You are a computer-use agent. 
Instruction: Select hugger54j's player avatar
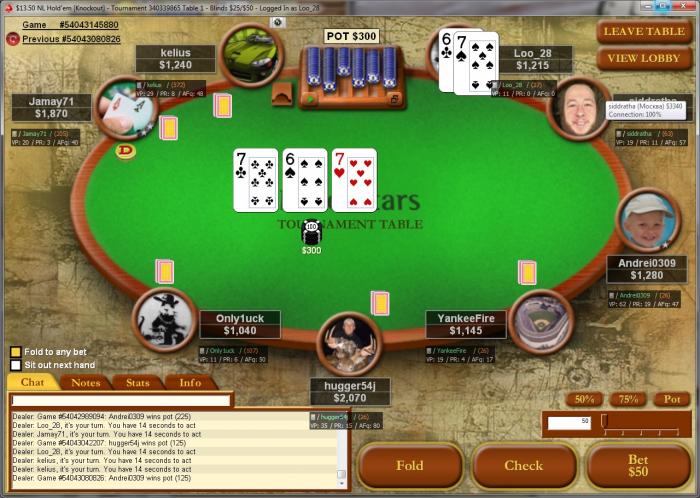(x=349, y=344)
